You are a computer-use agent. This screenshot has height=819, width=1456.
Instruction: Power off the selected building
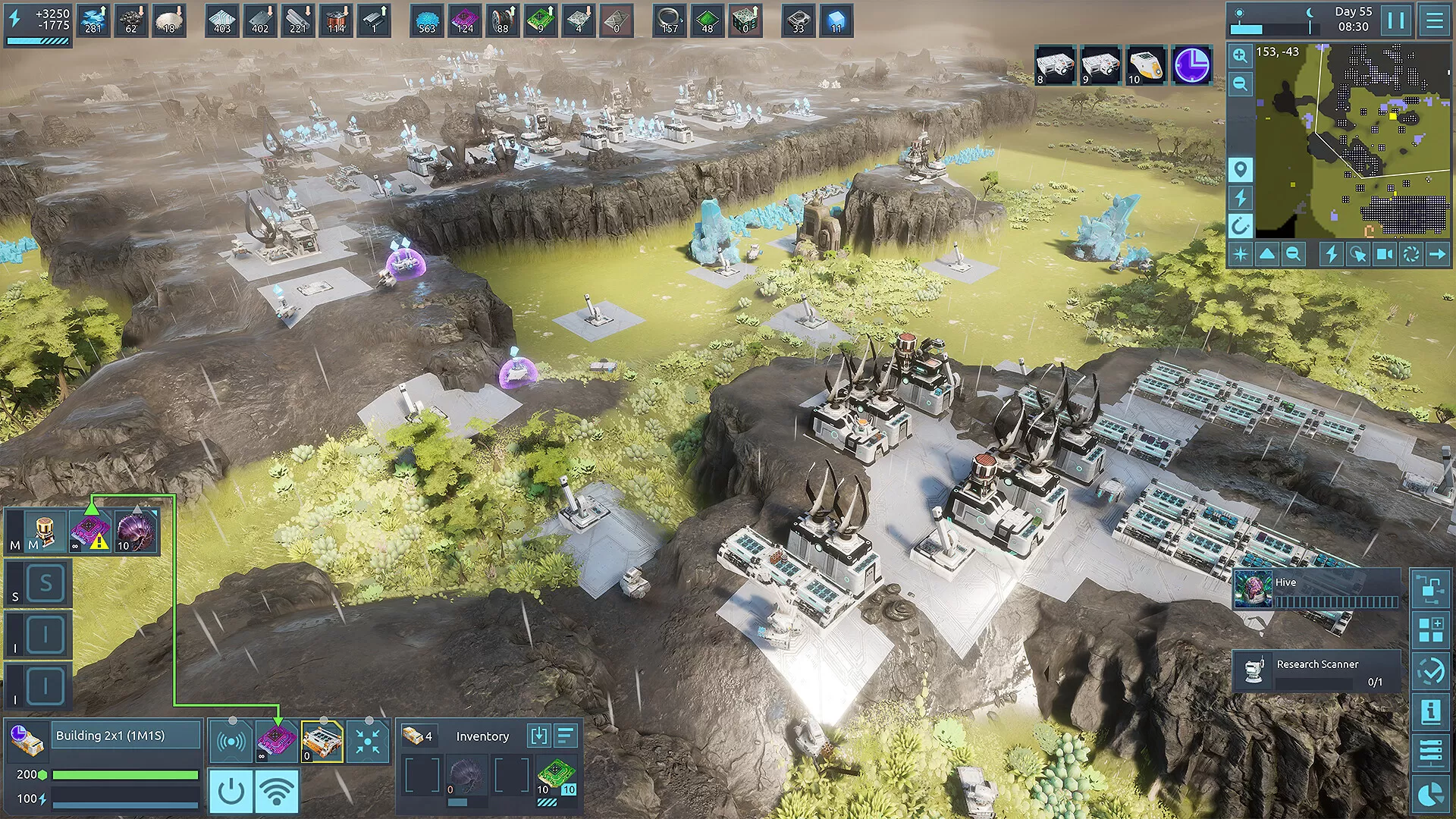coord(232,789)
